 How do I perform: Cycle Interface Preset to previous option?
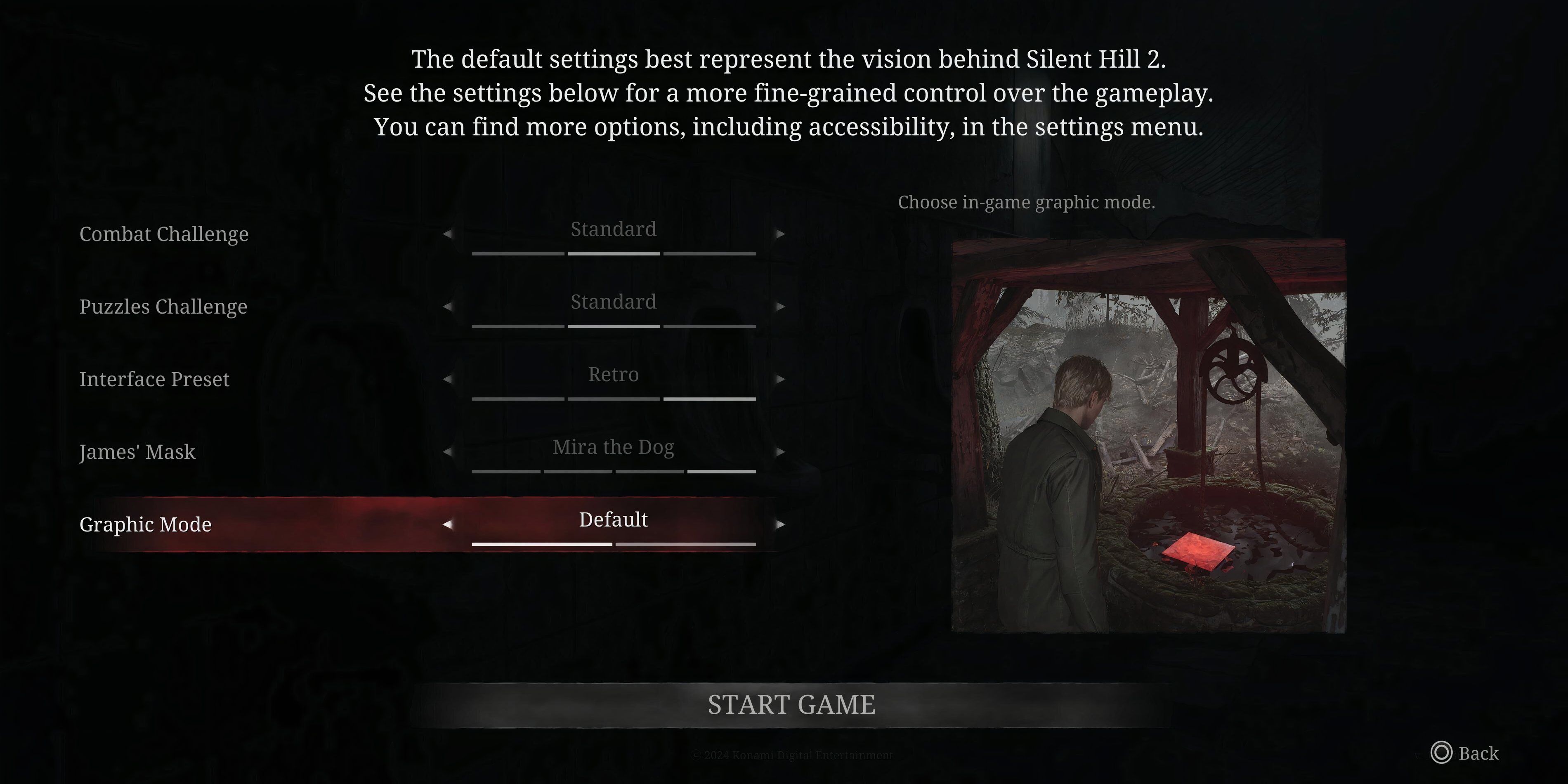447,379
